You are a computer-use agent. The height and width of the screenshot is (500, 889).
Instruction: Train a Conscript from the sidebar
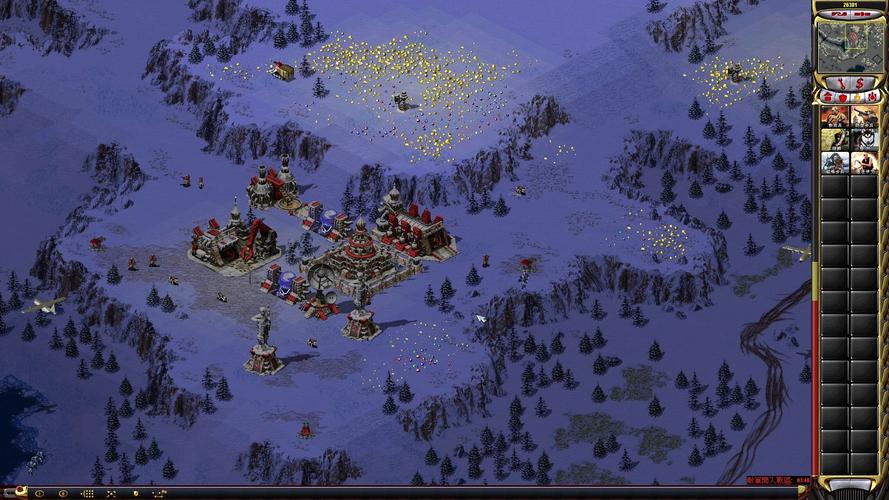click(833, 115)
